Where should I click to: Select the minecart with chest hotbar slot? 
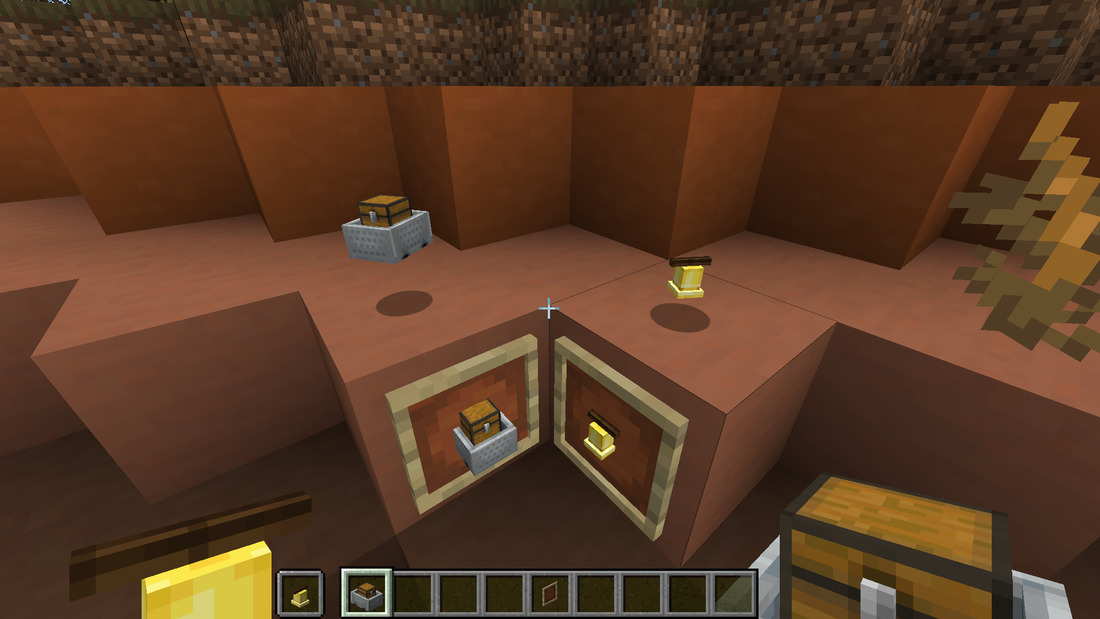pos(366,592)
